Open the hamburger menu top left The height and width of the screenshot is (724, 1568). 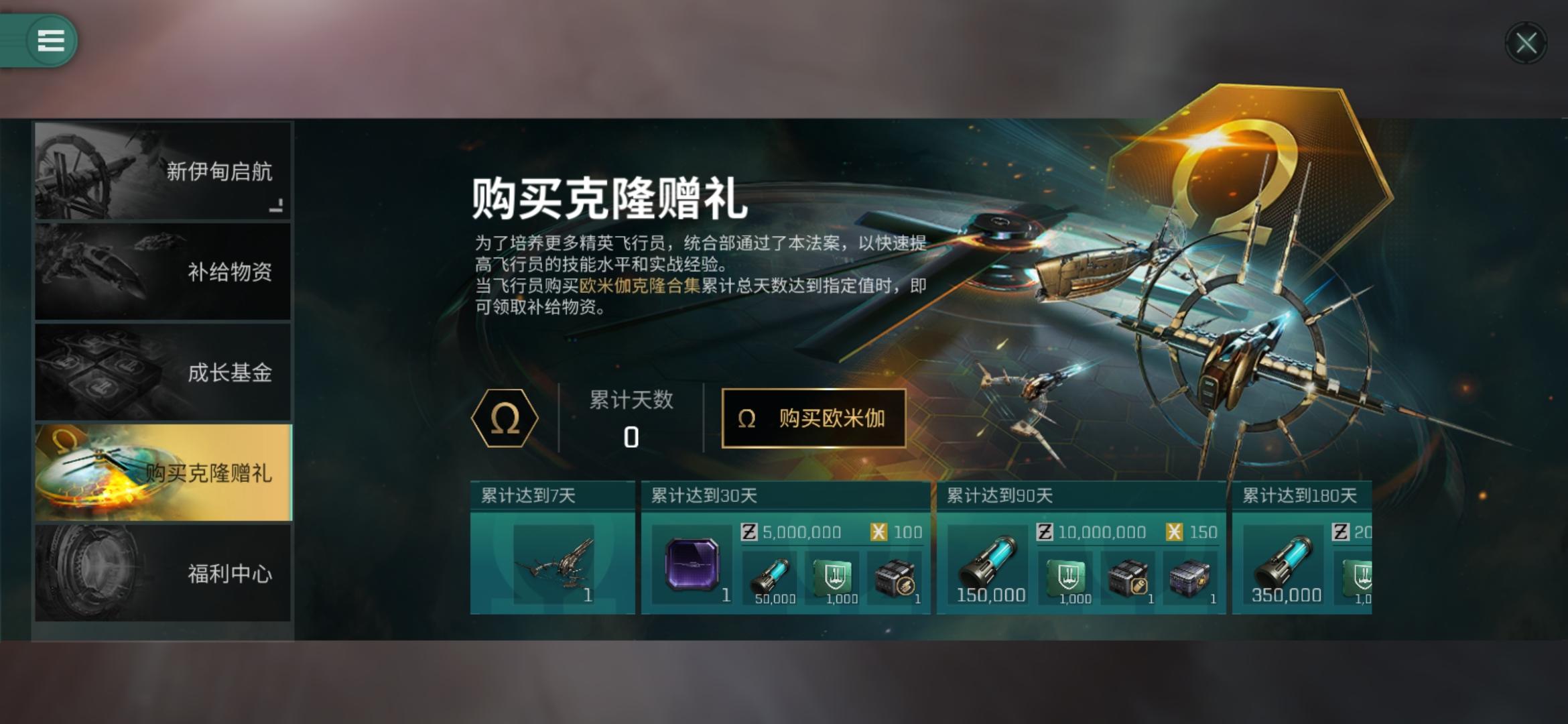pos(50,39)
